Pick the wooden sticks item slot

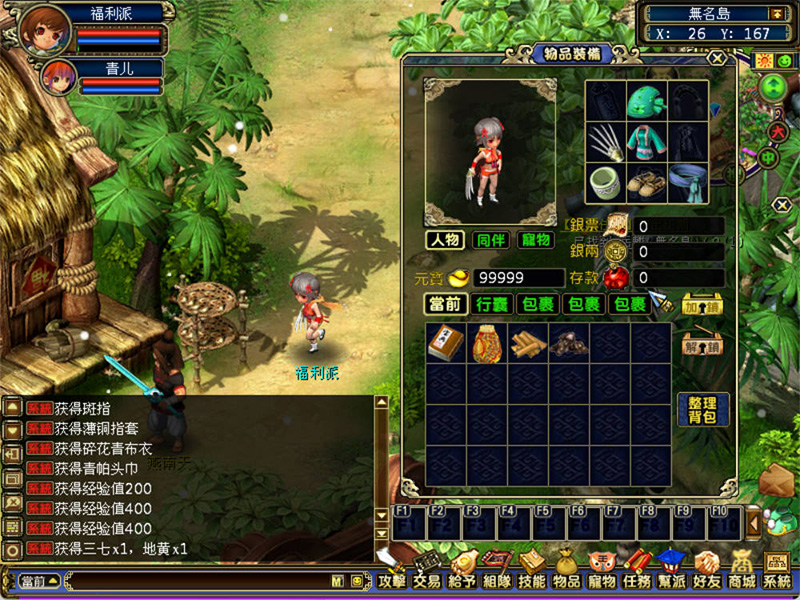coord(527,343)
